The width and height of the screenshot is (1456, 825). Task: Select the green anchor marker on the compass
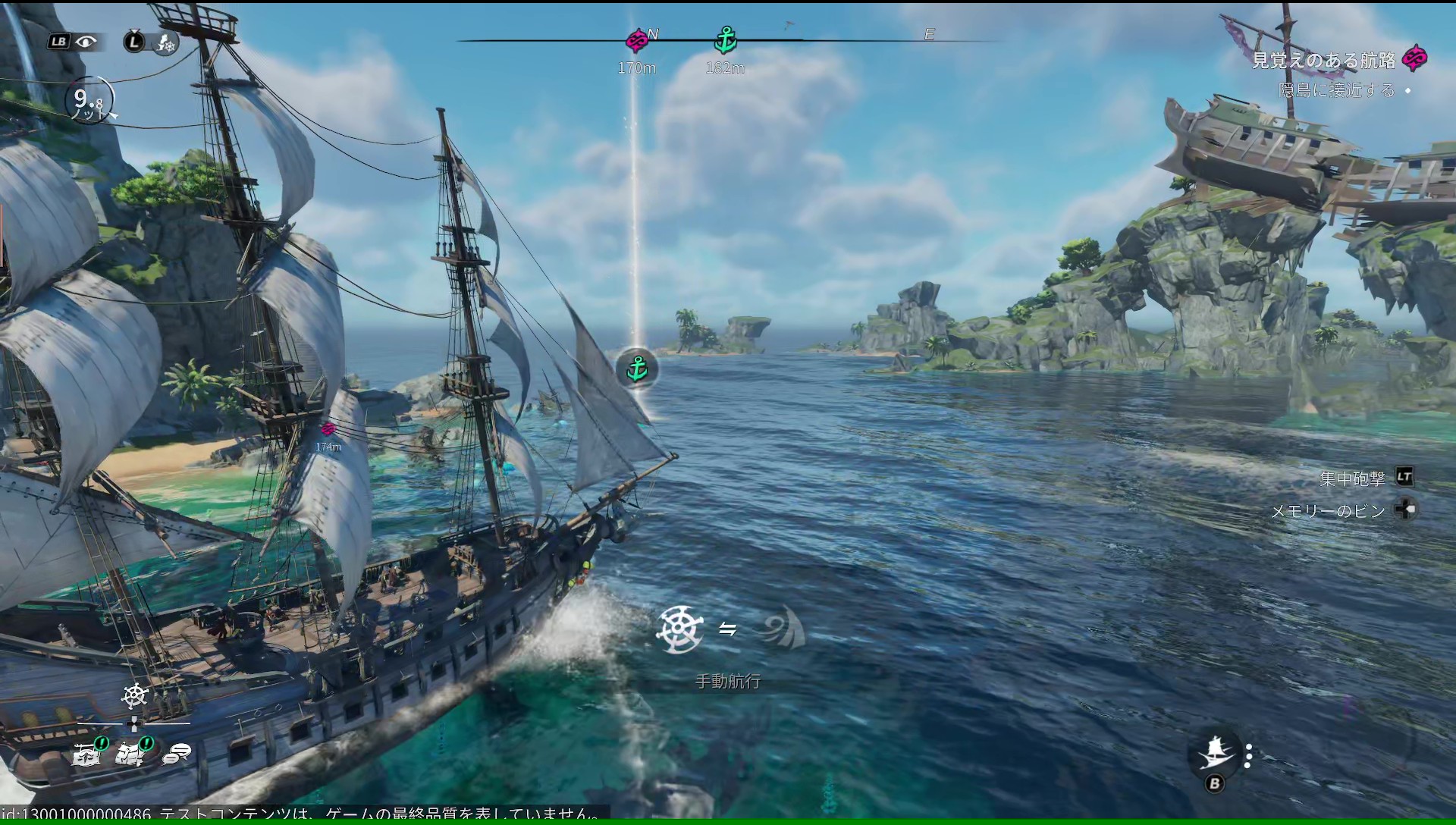[x=725, y=39]
